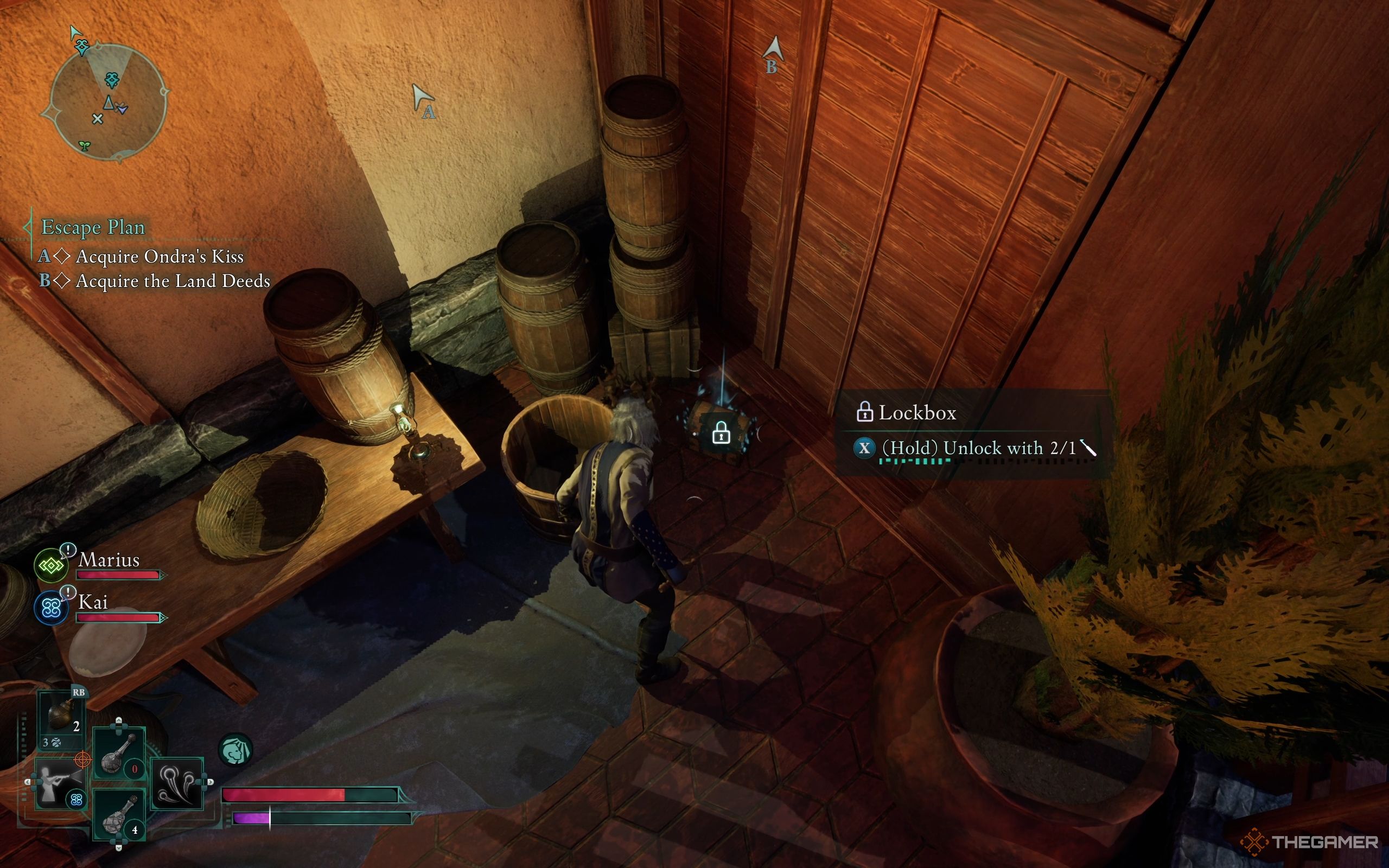Viewport: 1389px width, 868px height.
Task: Select Kai's companion portrait icon
Action: coord(51,609)
